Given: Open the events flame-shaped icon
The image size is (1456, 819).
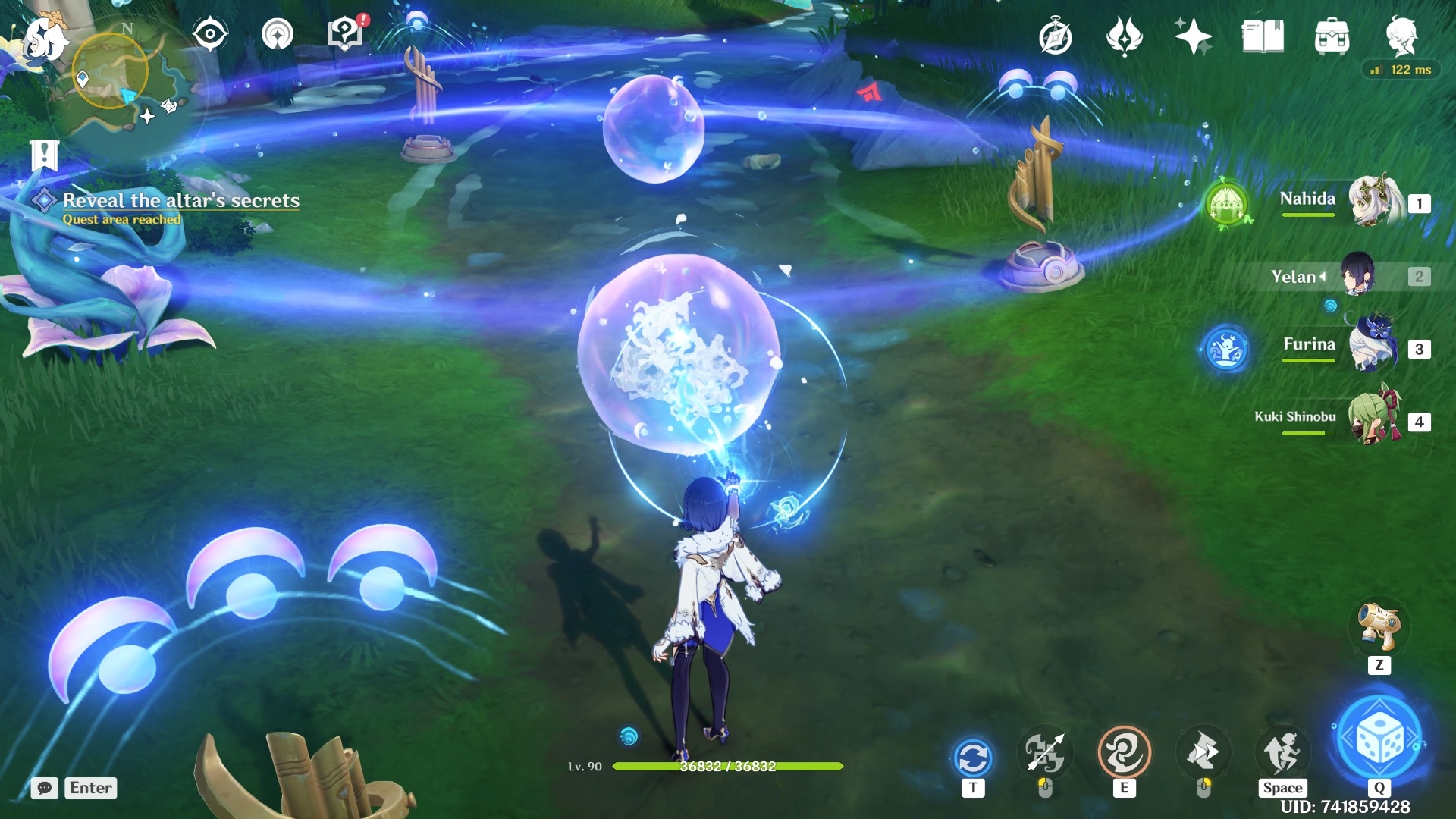Looking at the screenshot, I should (1124, 36).
